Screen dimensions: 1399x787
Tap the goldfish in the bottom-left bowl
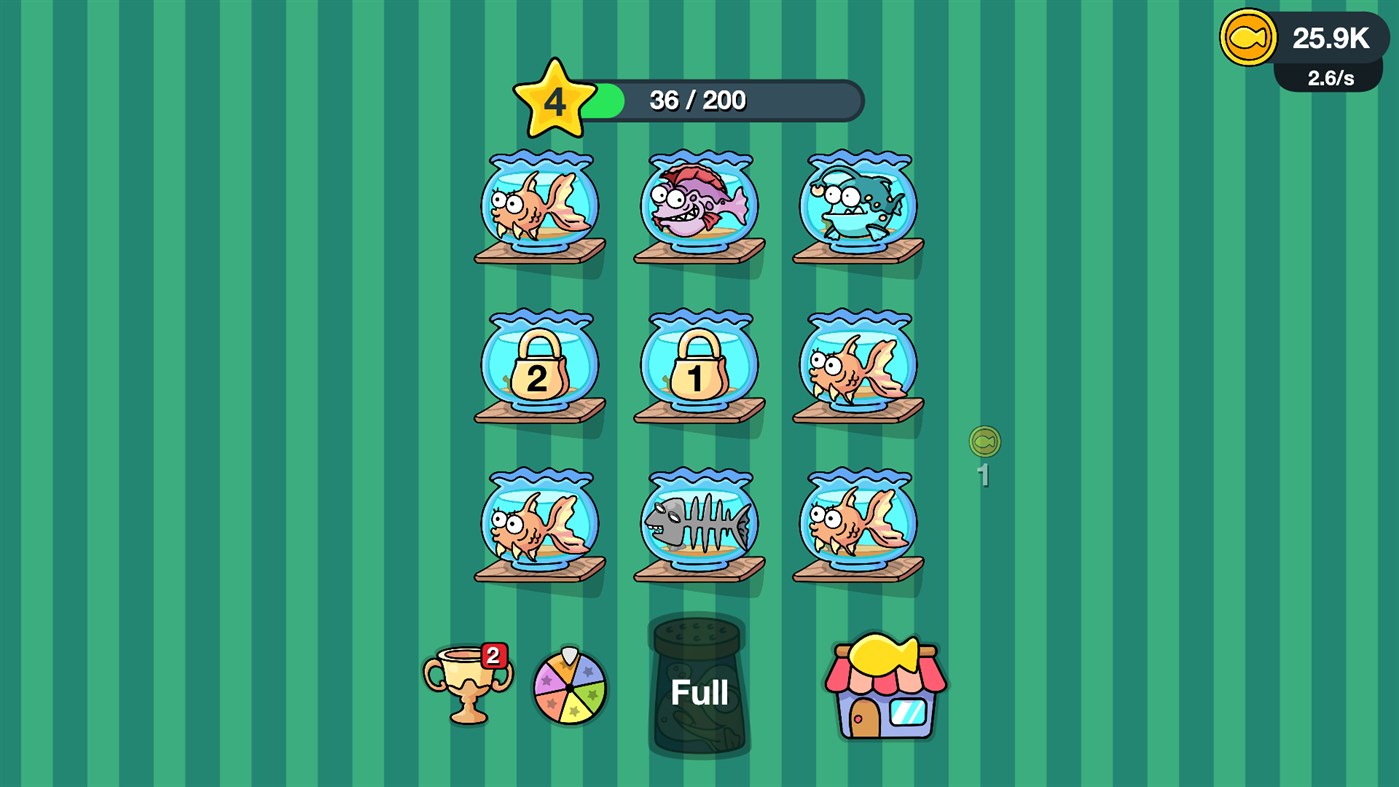tap(538, 524)
